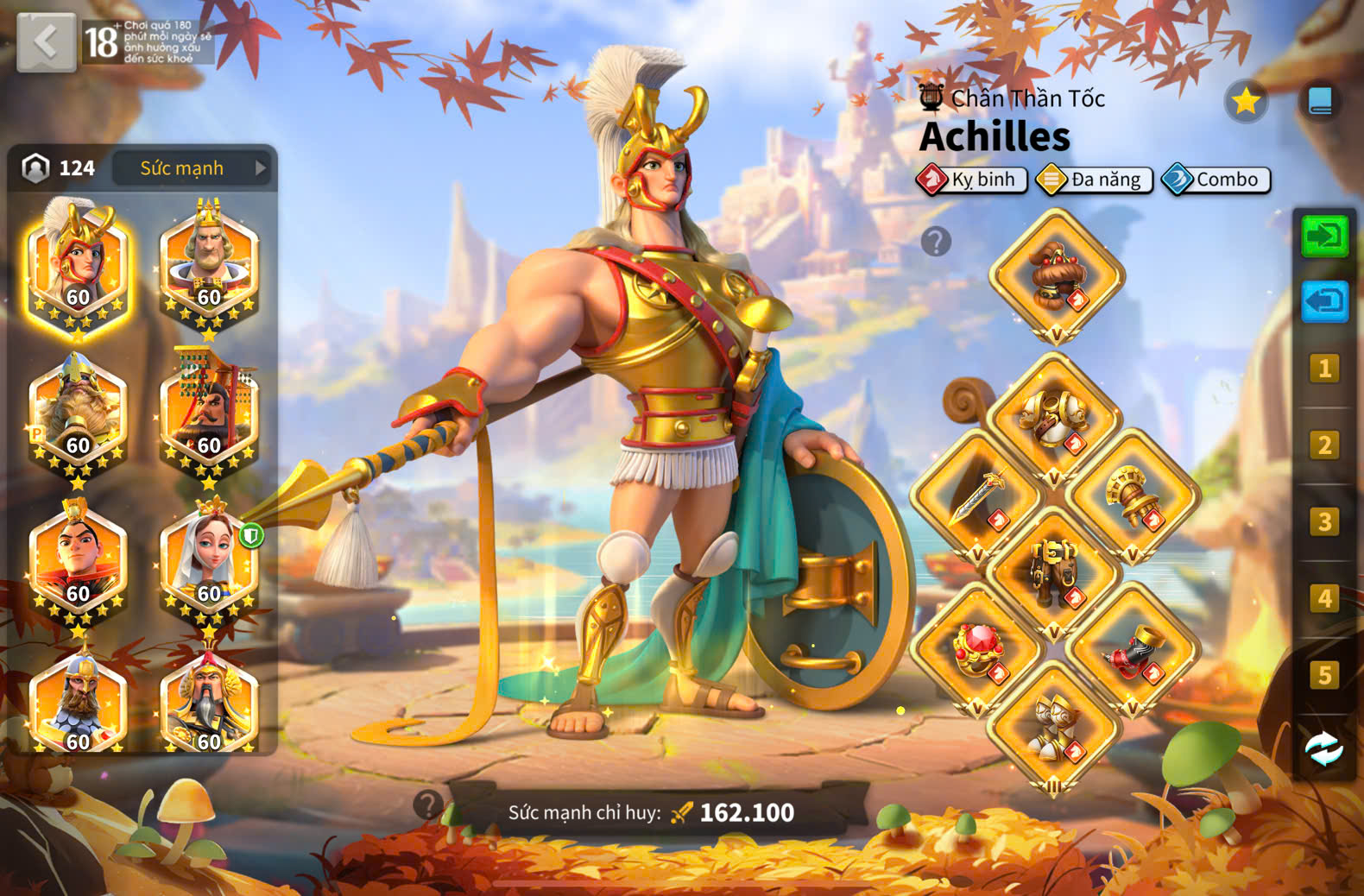Choose the crowned king commander portrait
The height and width of the screenshot is (896, 1364).
(209, 263)
